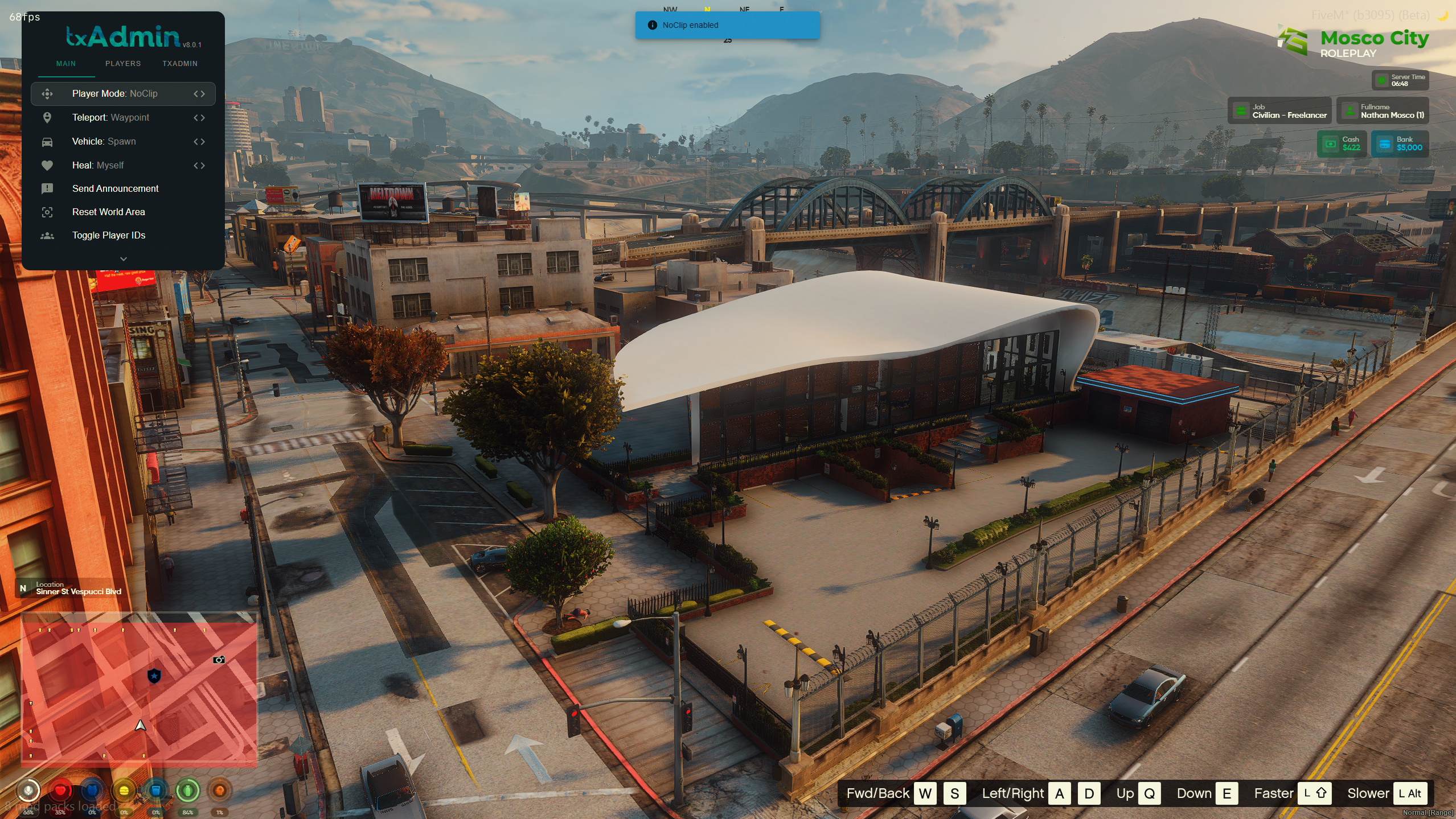Choose Heal Myself entry
The height and width of the screenshot is (819, 1456).
98,166
